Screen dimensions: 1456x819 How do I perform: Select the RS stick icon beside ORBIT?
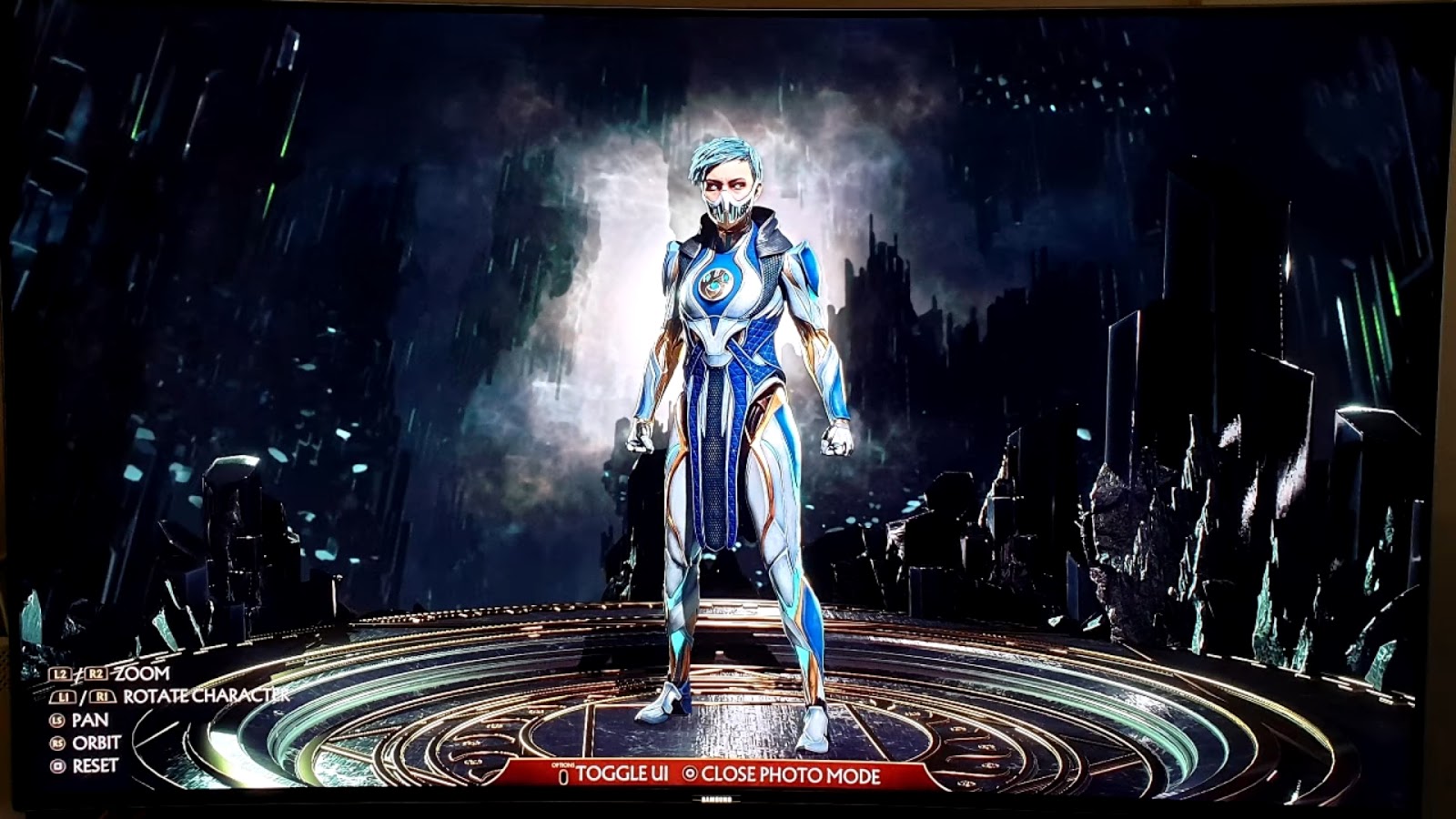(57, 743)
